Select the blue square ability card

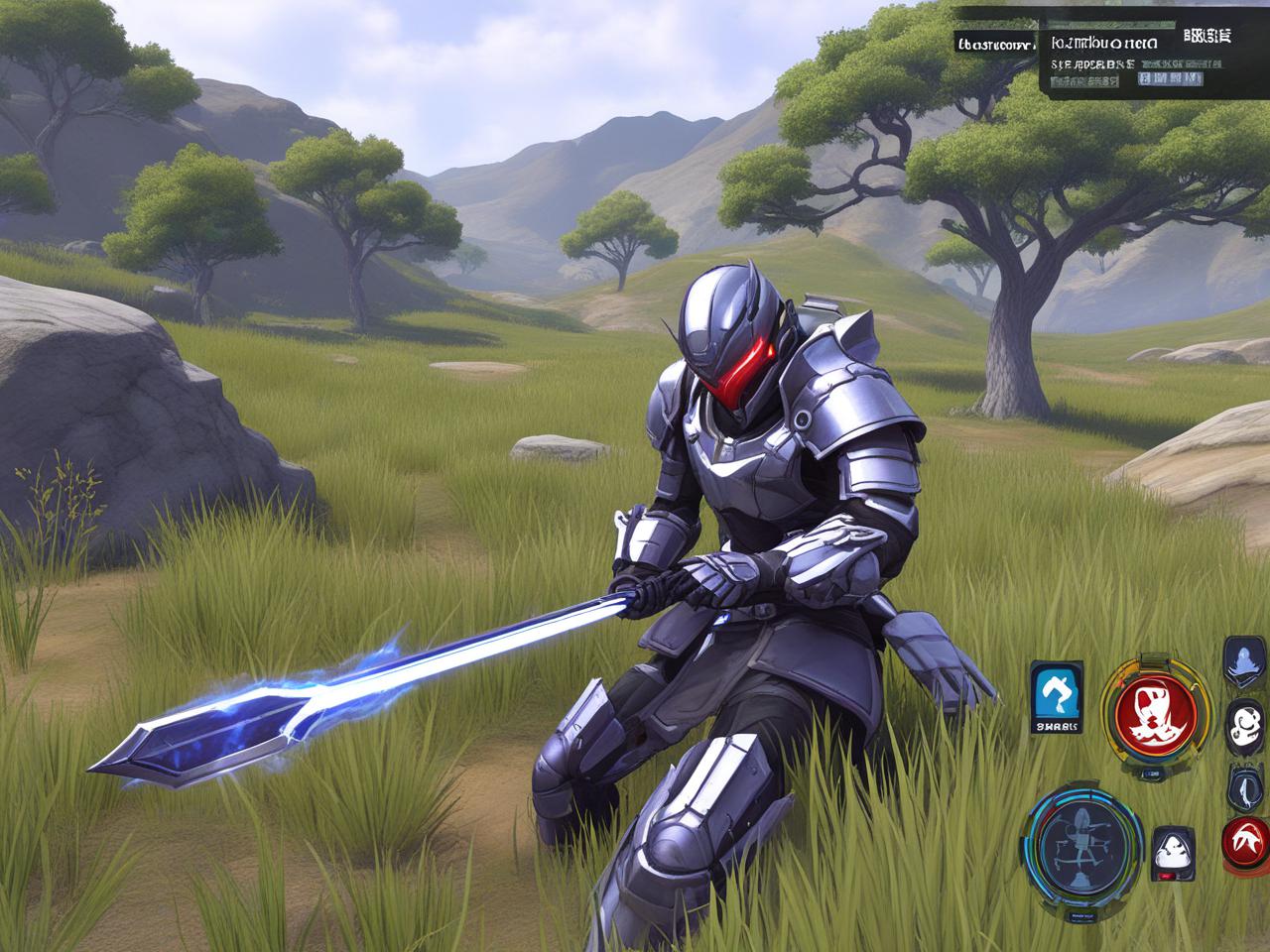click(1058, 698)
